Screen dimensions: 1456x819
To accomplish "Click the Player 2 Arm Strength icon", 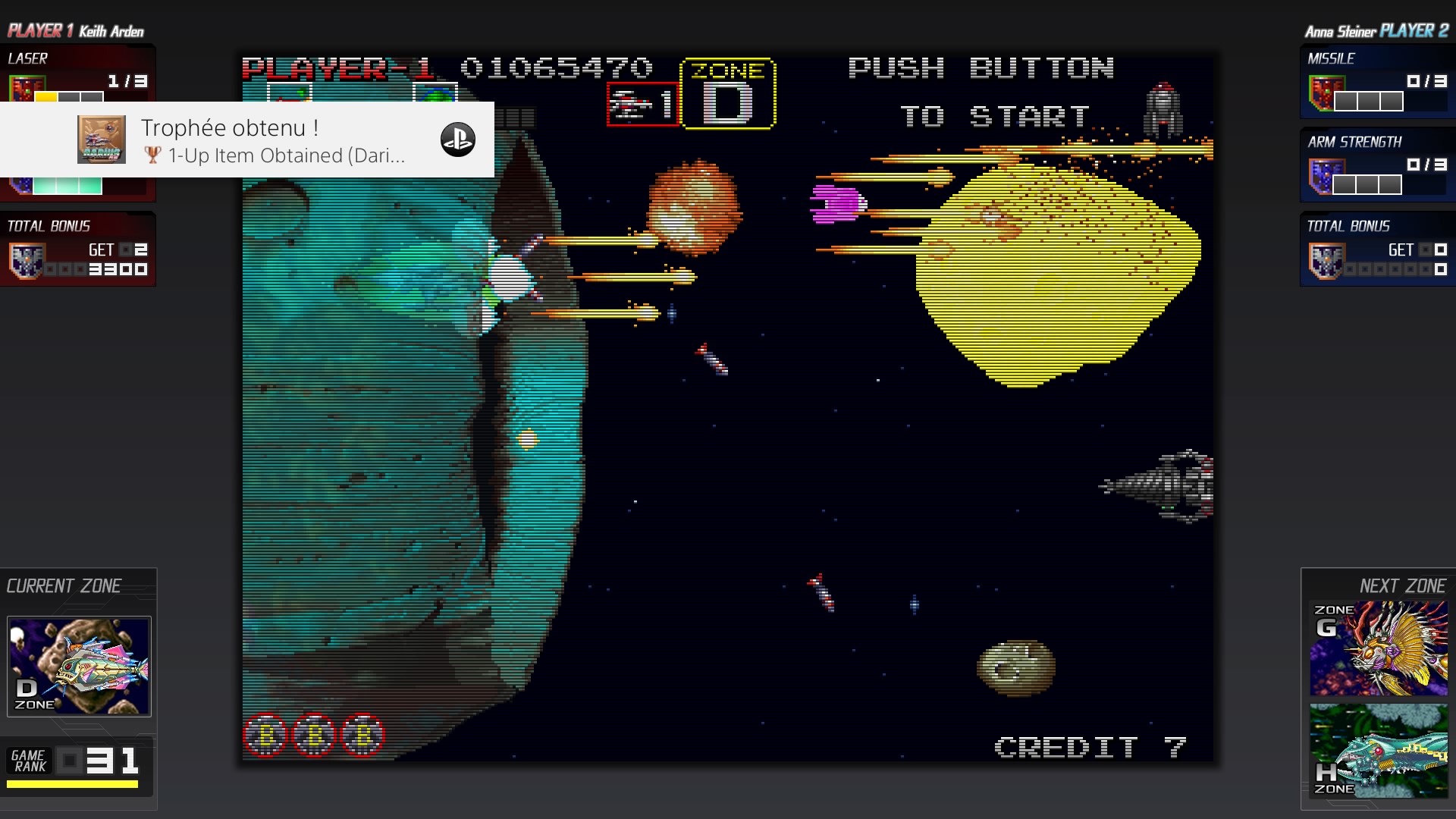I will pyautogui.click(x=1322, y=177).
